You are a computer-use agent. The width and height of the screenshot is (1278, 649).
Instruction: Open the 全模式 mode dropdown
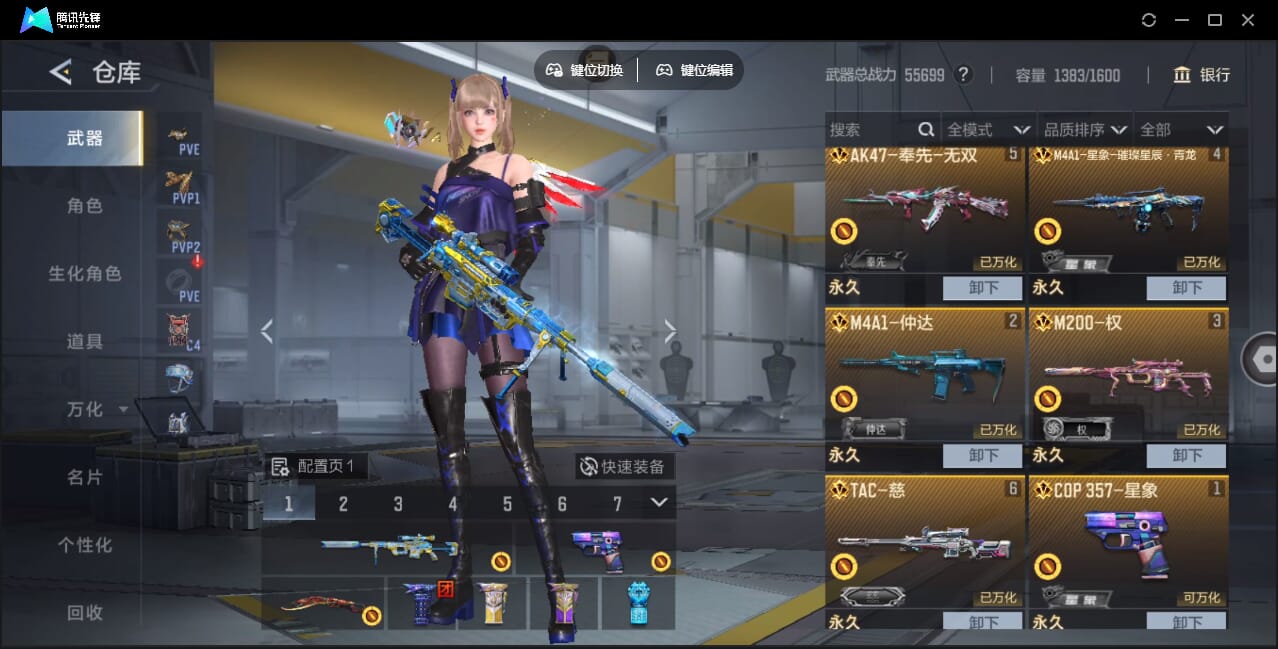988,130
